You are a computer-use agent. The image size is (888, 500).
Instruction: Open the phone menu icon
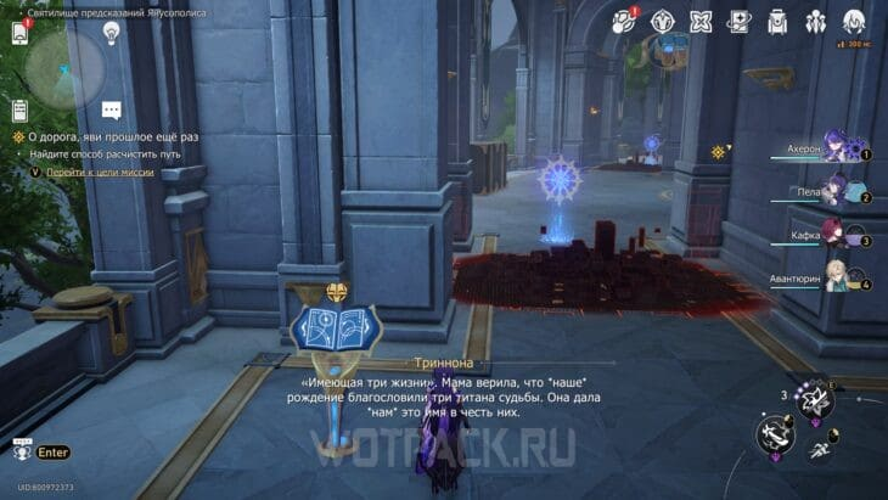point(19,32)
